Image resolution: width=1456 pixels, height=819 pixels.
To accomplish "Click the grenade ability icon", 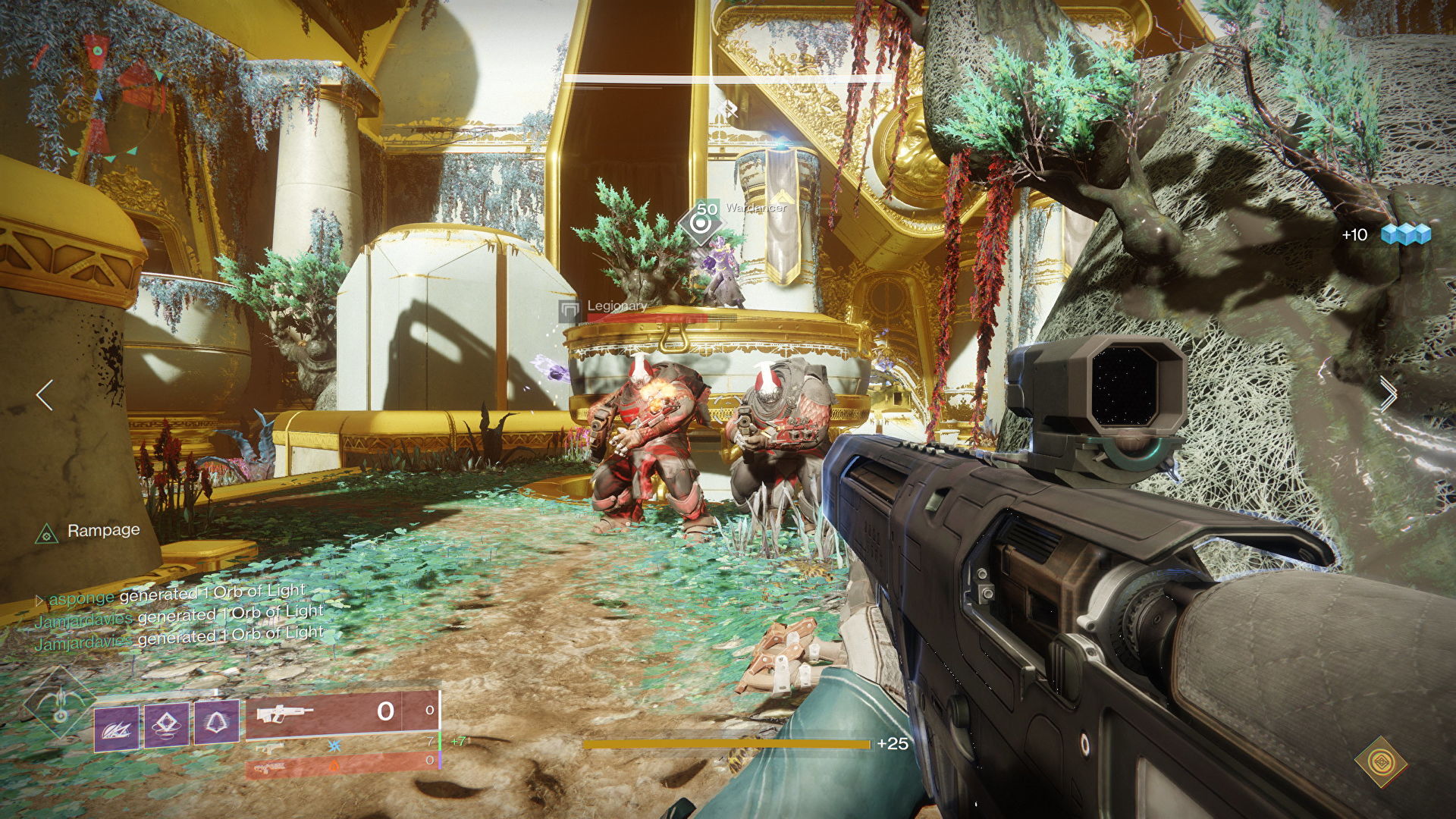I will [x=218, y=723].
